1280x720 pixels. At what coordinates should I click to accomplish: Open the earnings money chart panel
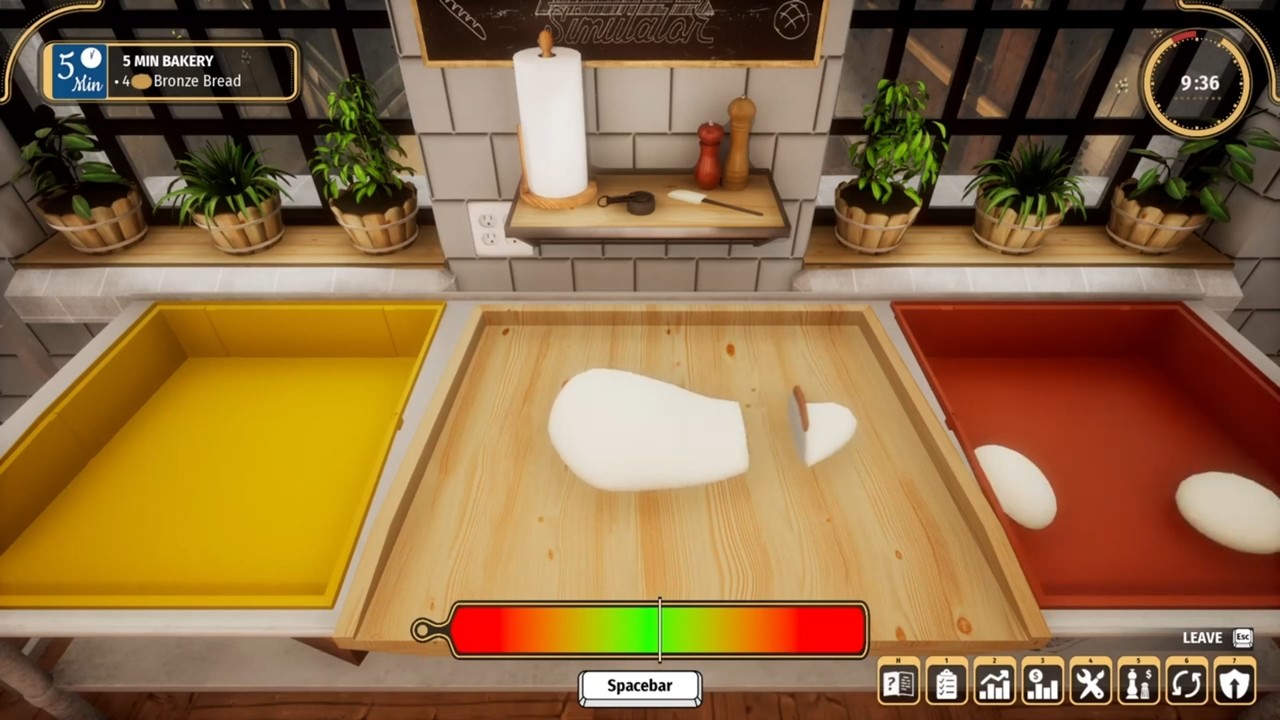tap(1041, 682)
